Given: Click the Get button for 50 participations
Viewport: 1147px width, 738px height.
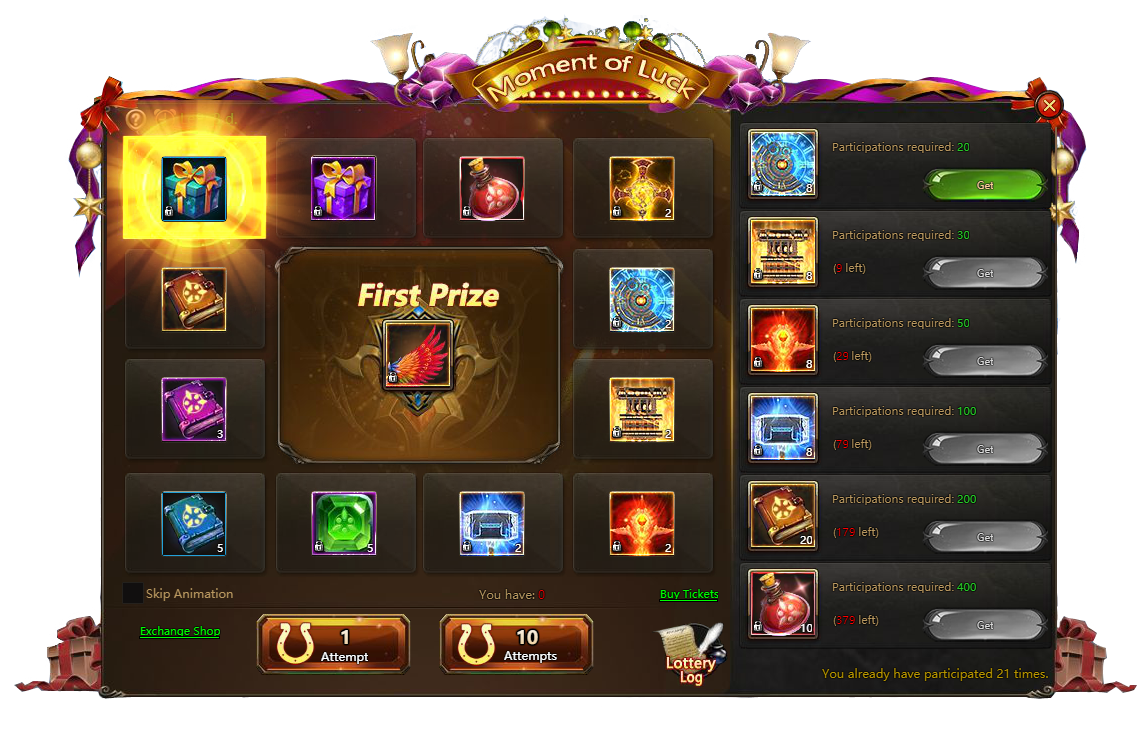Looking at the screenshot, I should pos(985,361).
